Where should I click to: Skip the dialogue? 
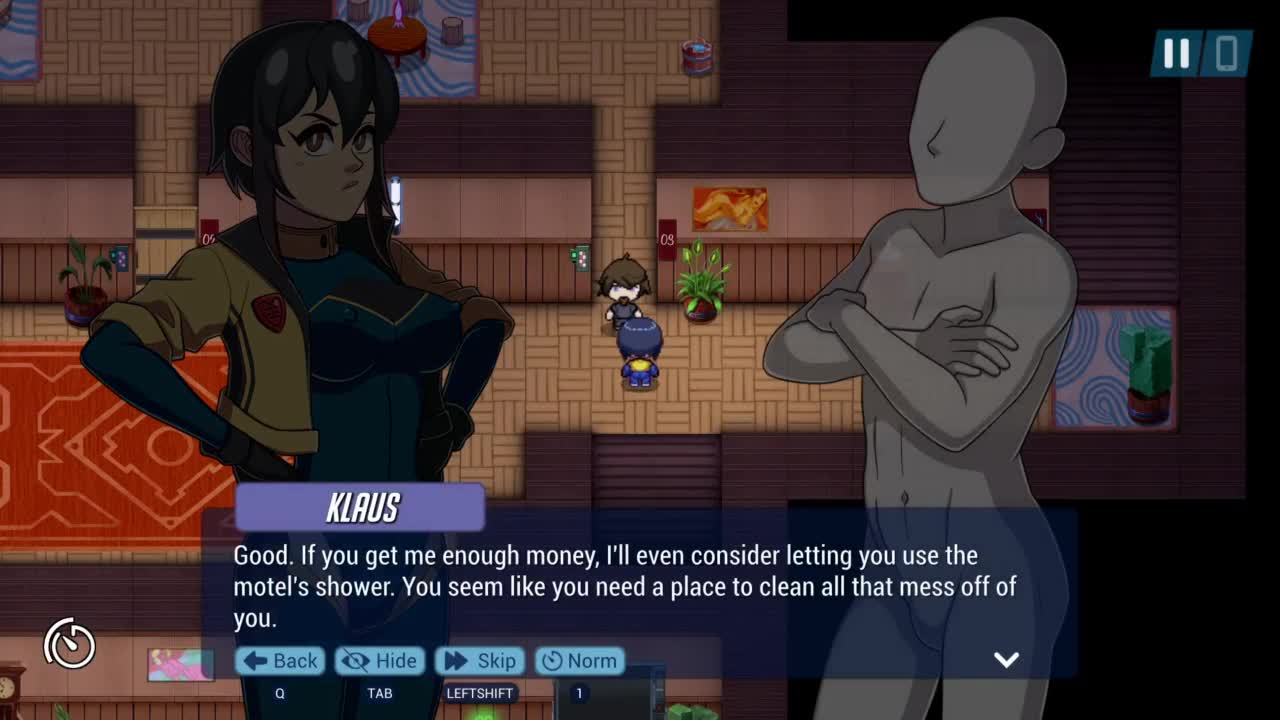[480, 661]
